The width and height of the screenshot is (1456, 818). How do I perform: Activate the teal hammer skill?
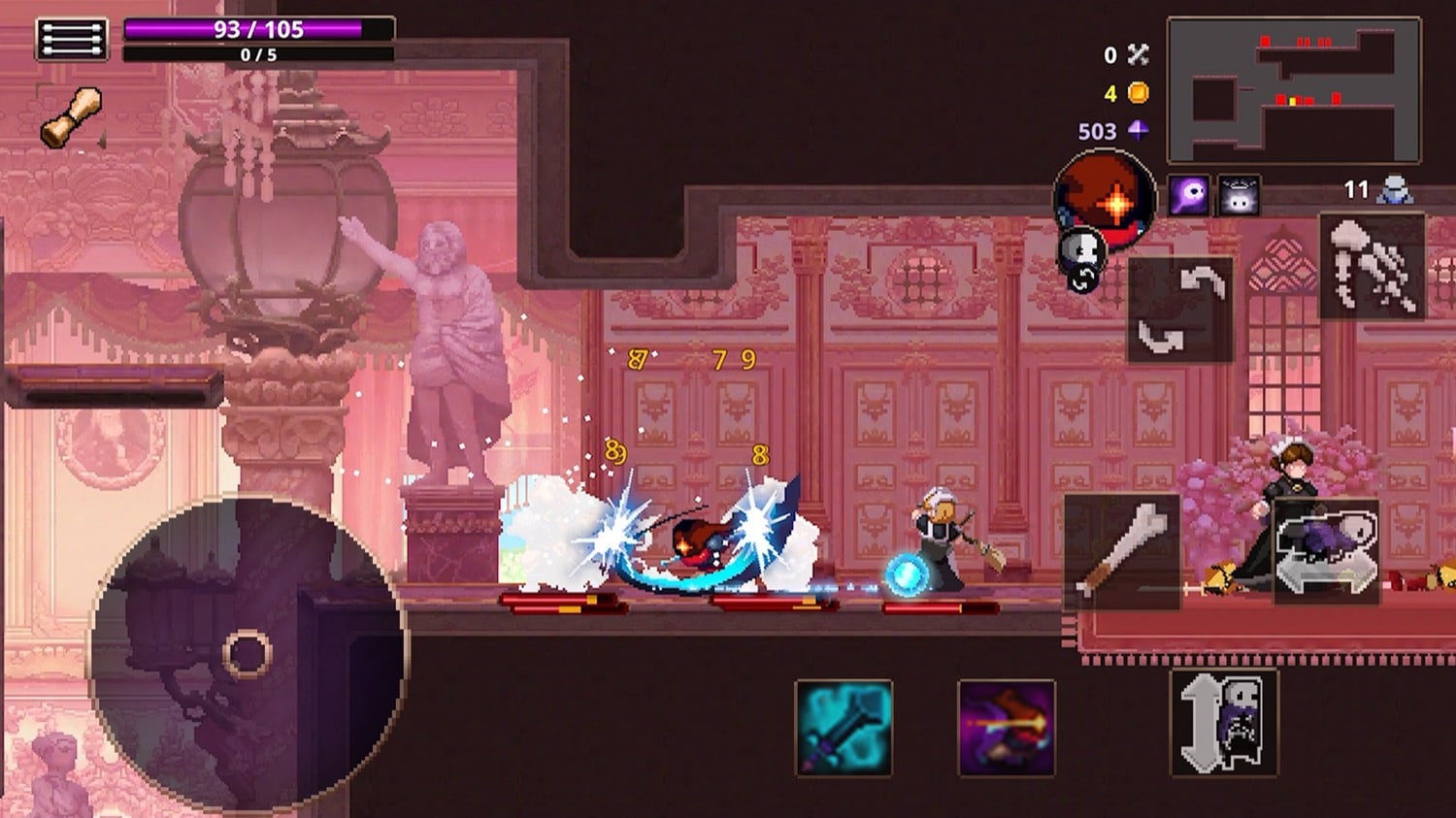[844, 728]
